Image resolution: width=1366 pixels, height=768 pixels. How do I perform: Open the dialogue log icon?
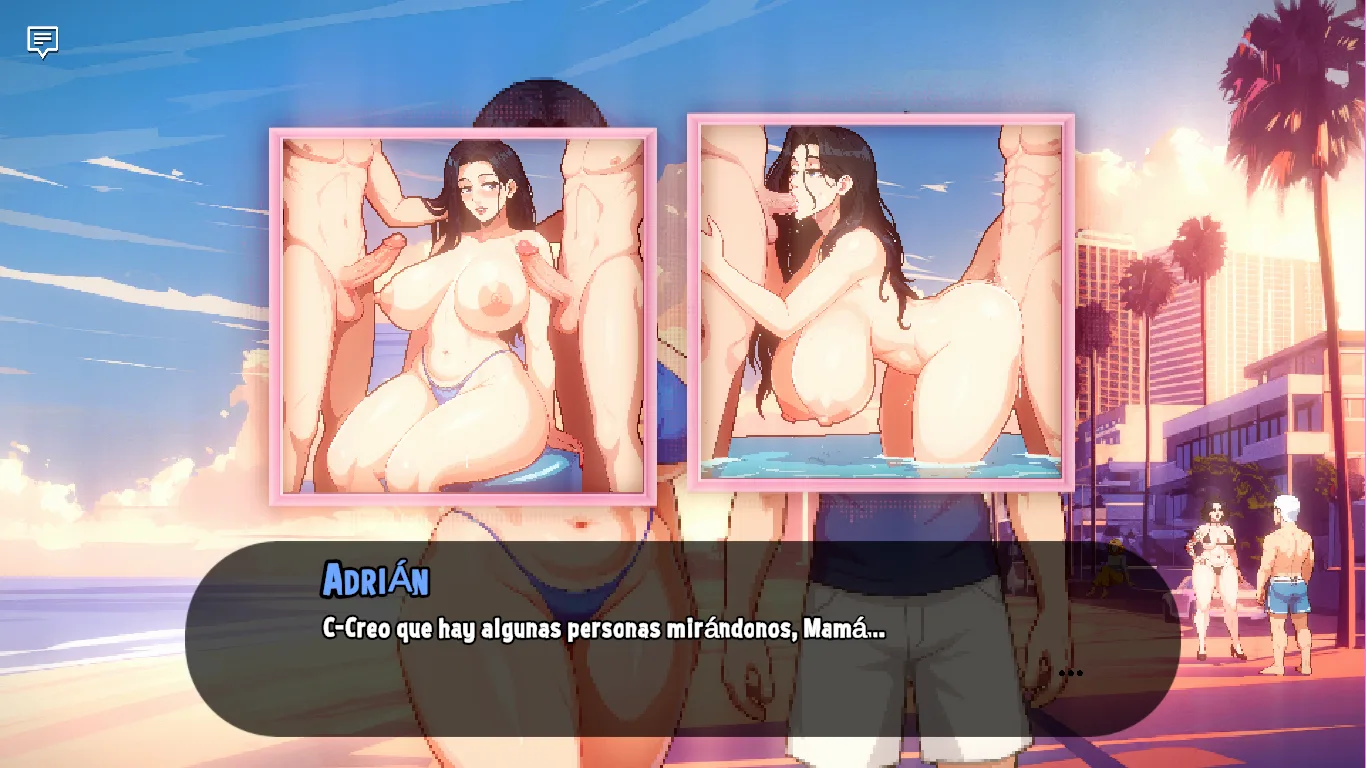coord(42,42)
